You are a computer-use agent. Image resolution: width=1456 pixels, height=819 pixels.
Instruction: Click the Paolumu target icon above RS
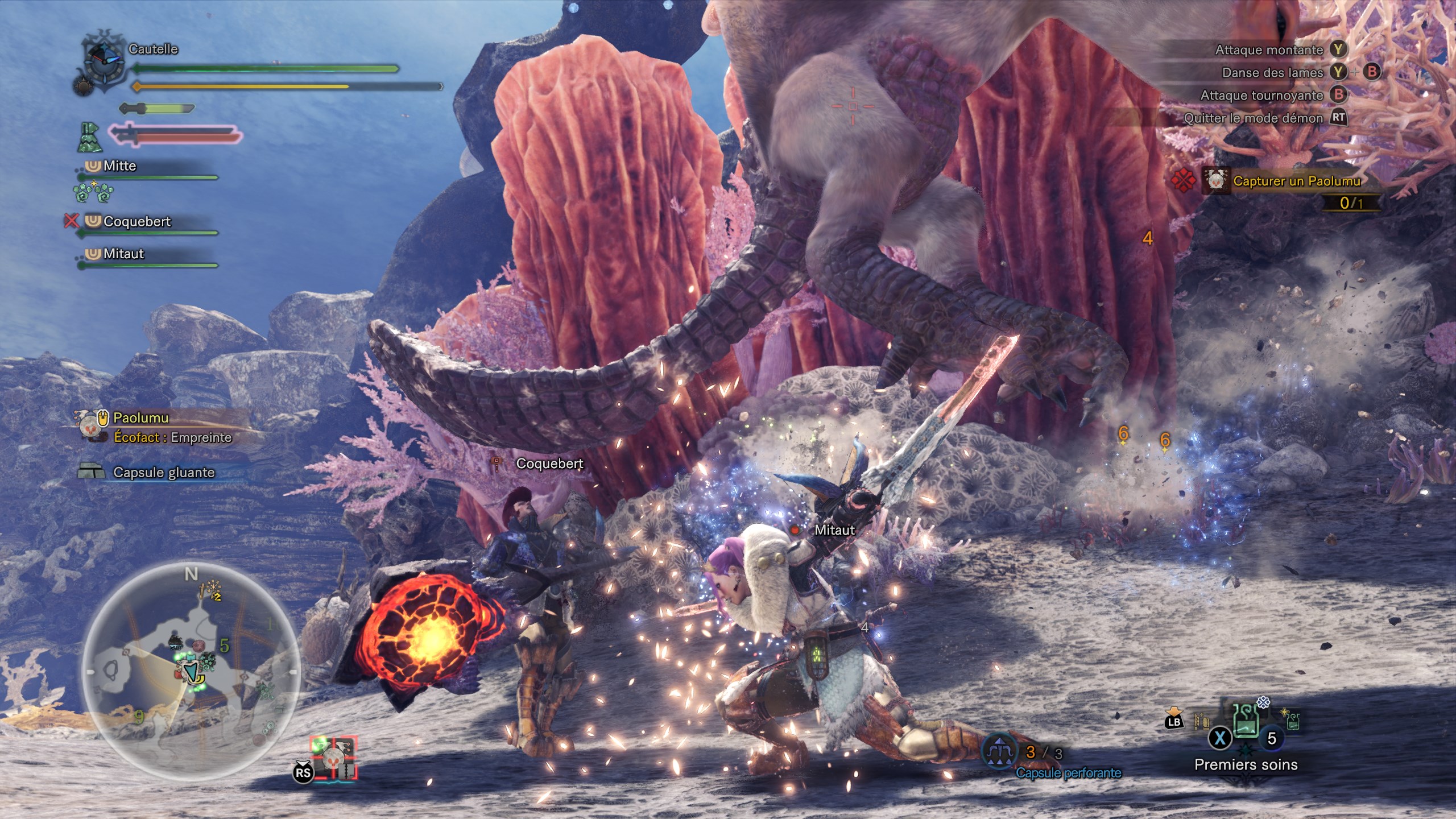click(x=334, y=758)
